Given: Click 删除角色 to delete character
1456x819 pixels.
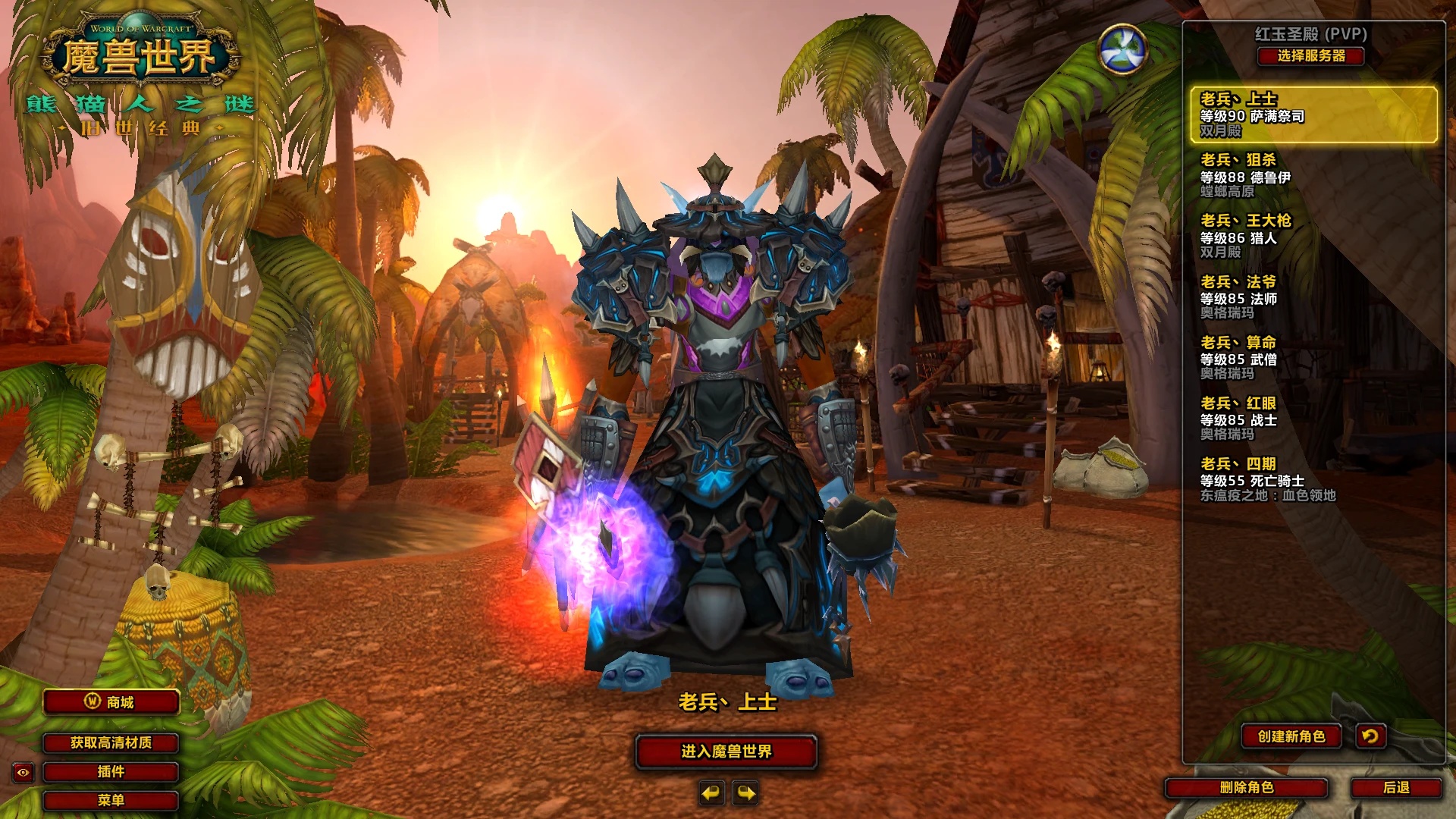Looking at the screenshot, I should tap(1246, 788).
